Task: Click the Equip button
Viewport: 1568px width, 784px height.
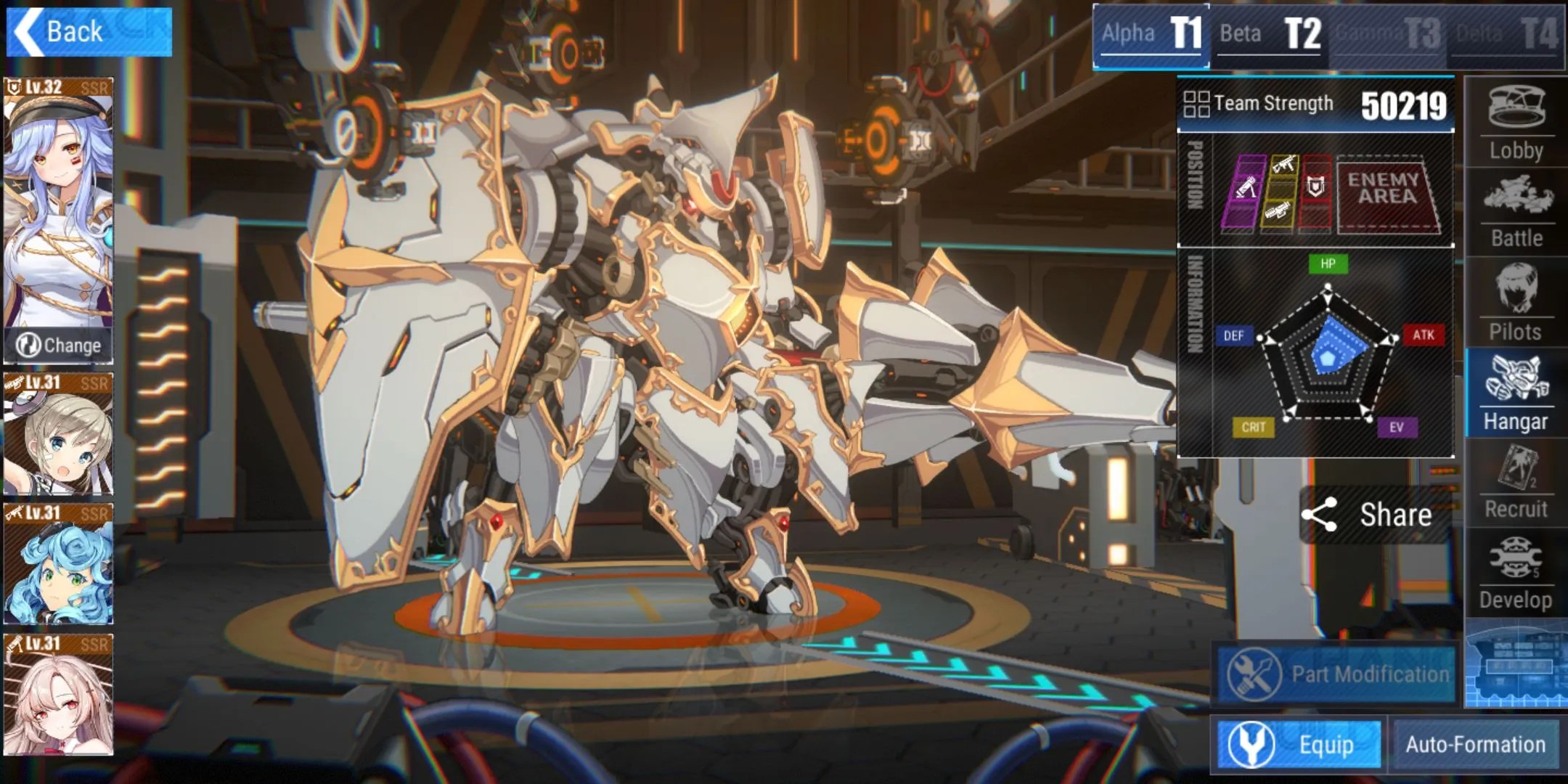Action: pyautogui.click(x=1299, y=745)
